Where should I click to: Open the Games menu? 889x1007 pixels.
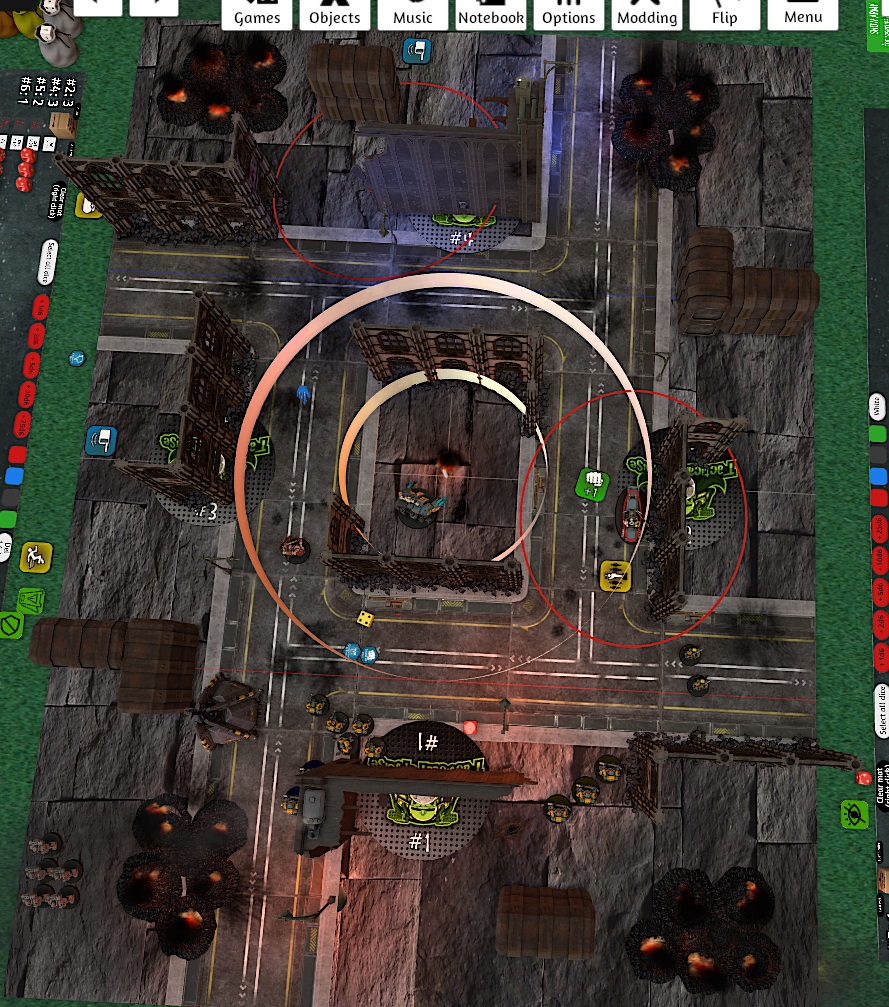257,14
